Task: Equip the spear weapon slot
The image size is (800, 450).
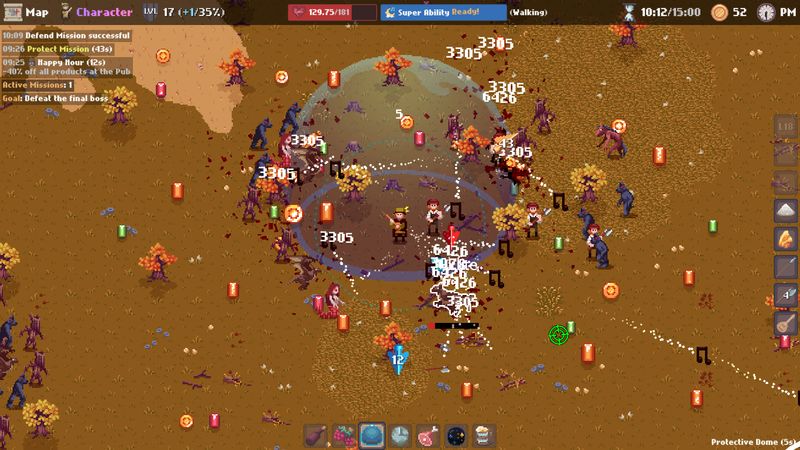Action: [x=785, y=268]
